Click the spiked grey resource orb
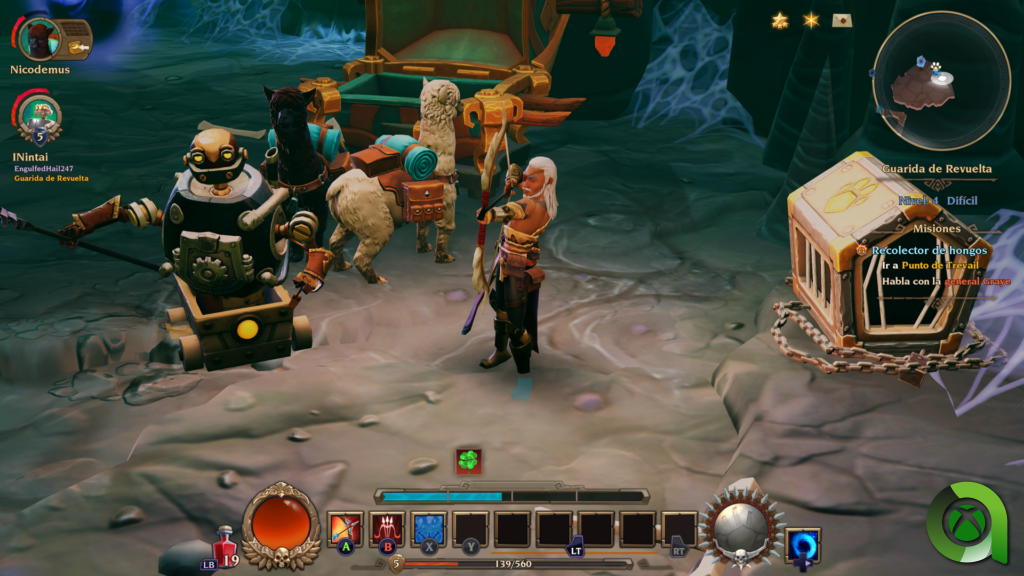Screen dimensions: 1024x576 [741, 524]
